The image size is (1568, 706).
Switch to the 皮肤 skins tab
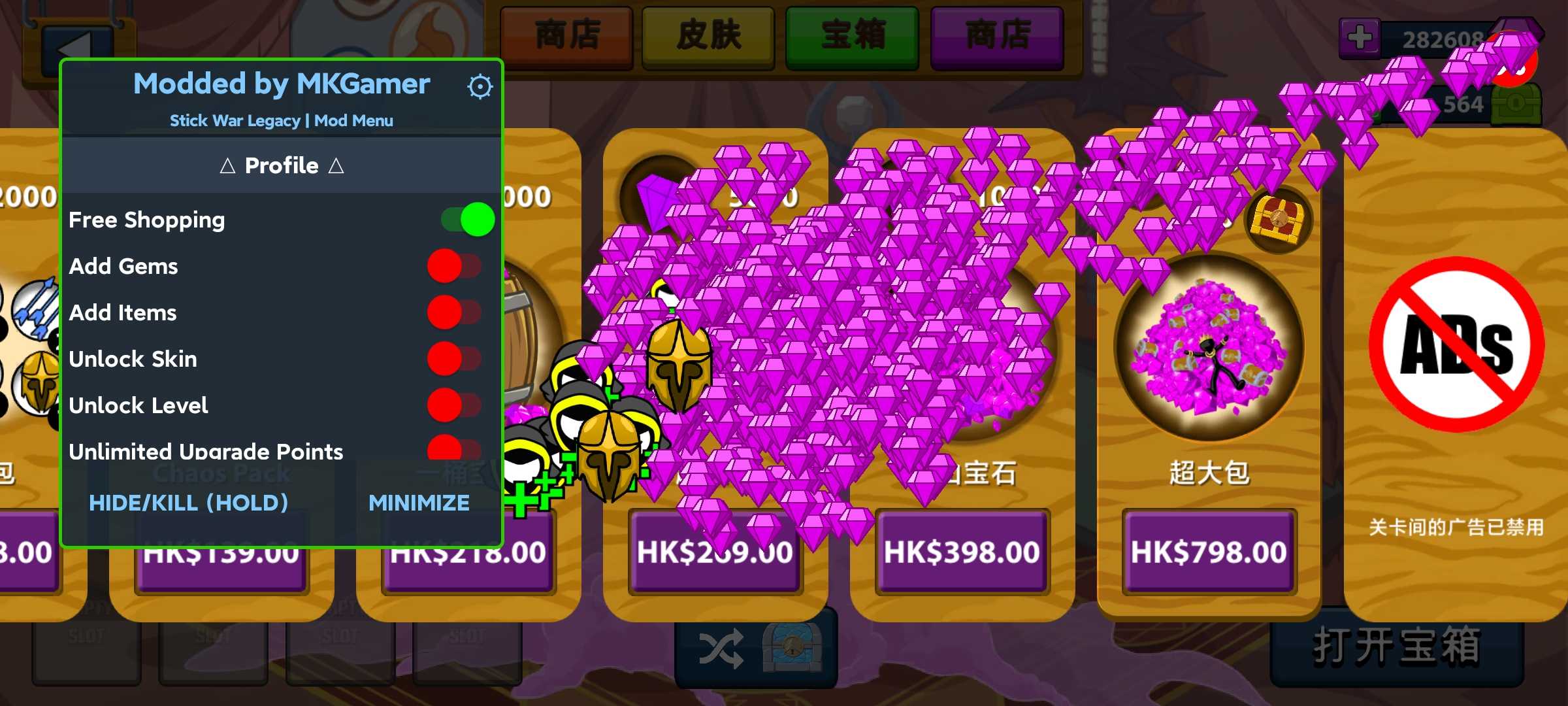[x=709, y=36]
